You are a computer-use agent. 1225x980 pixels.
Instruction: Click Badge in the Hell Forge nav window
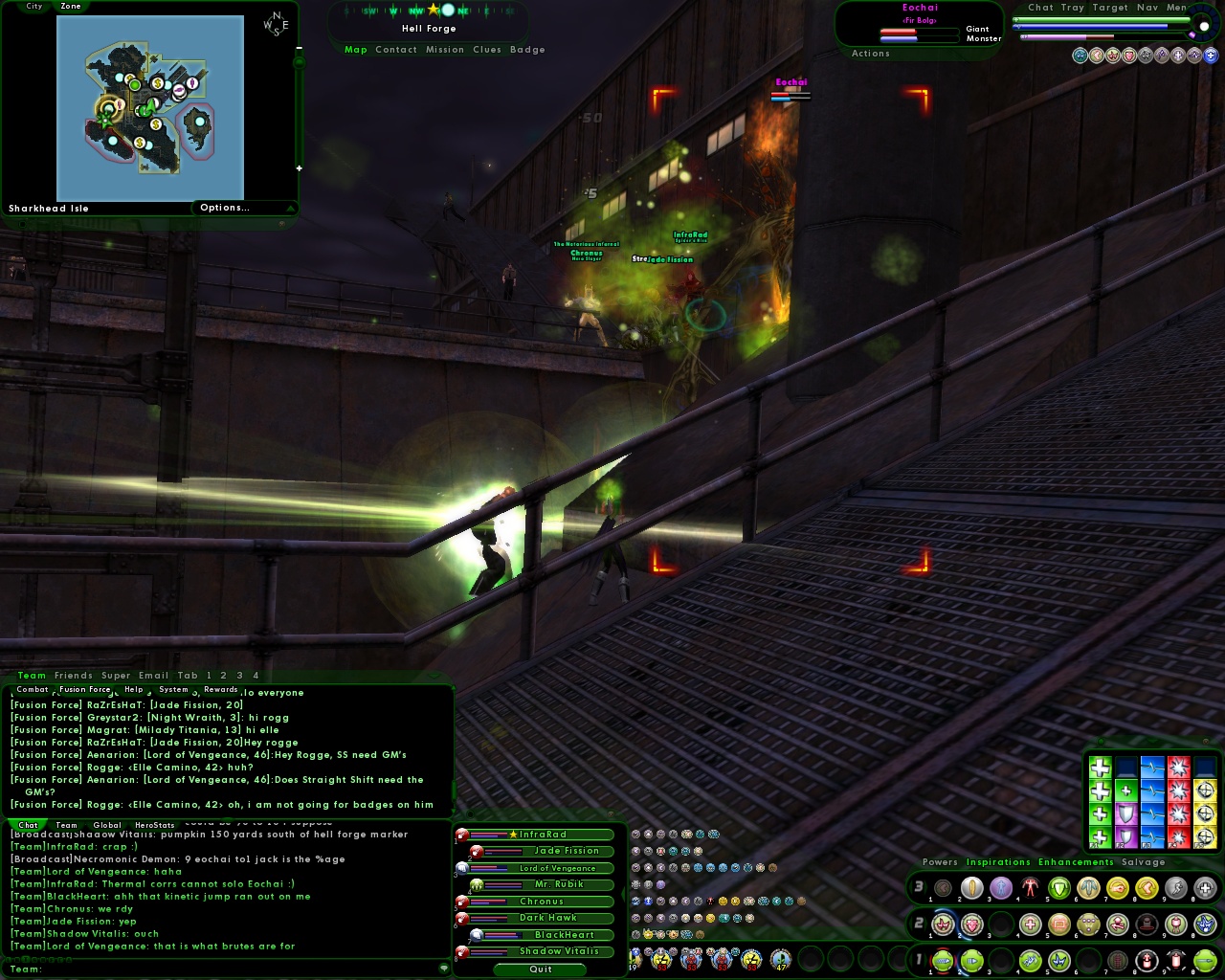tap(527, 50)
